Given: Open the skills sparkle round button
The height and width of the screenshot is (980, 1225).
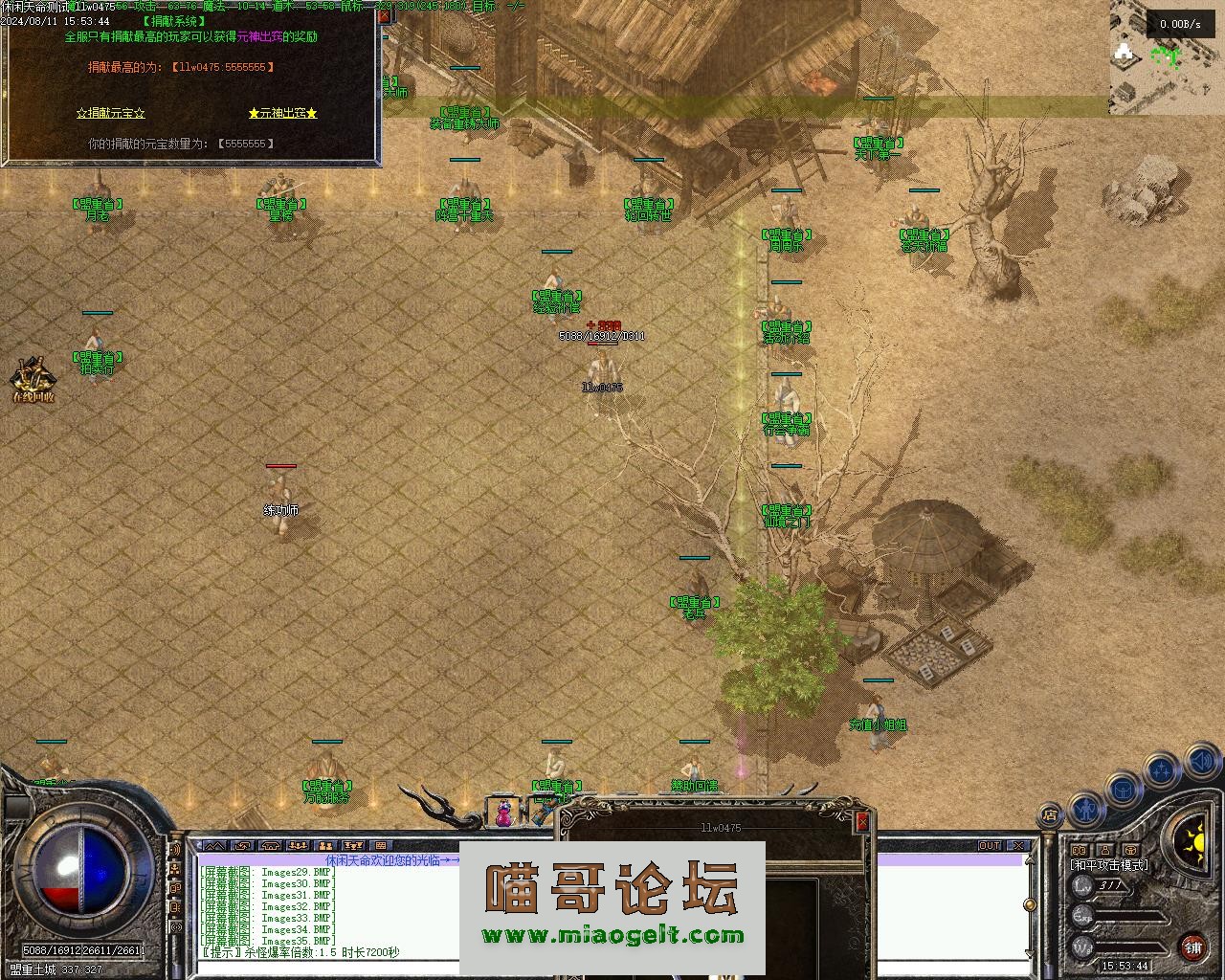Looking at the screenshot, I should tap(1162, 769).
